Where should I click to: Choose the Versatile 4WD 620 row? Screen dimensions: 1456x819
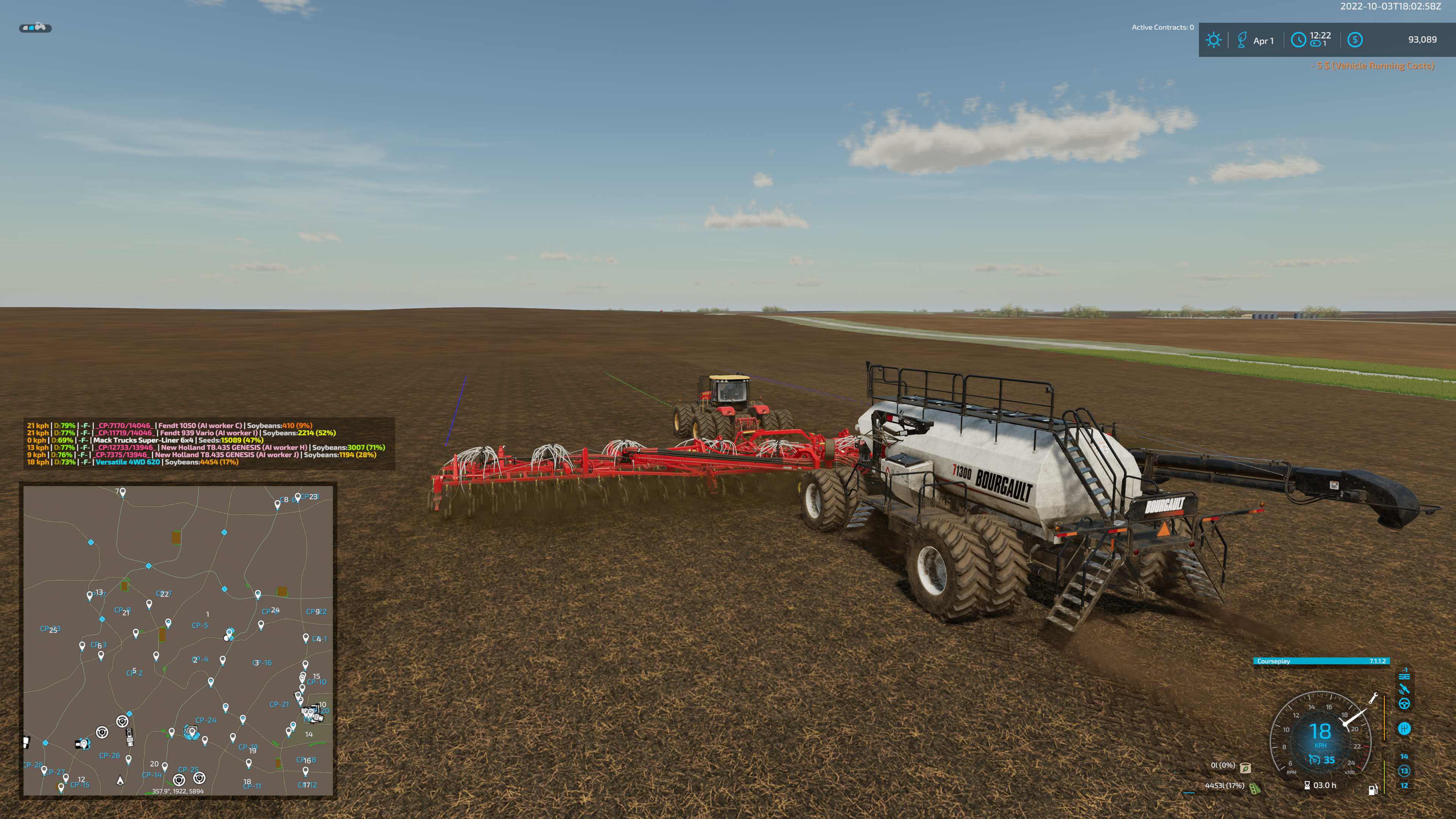point(133,462)
